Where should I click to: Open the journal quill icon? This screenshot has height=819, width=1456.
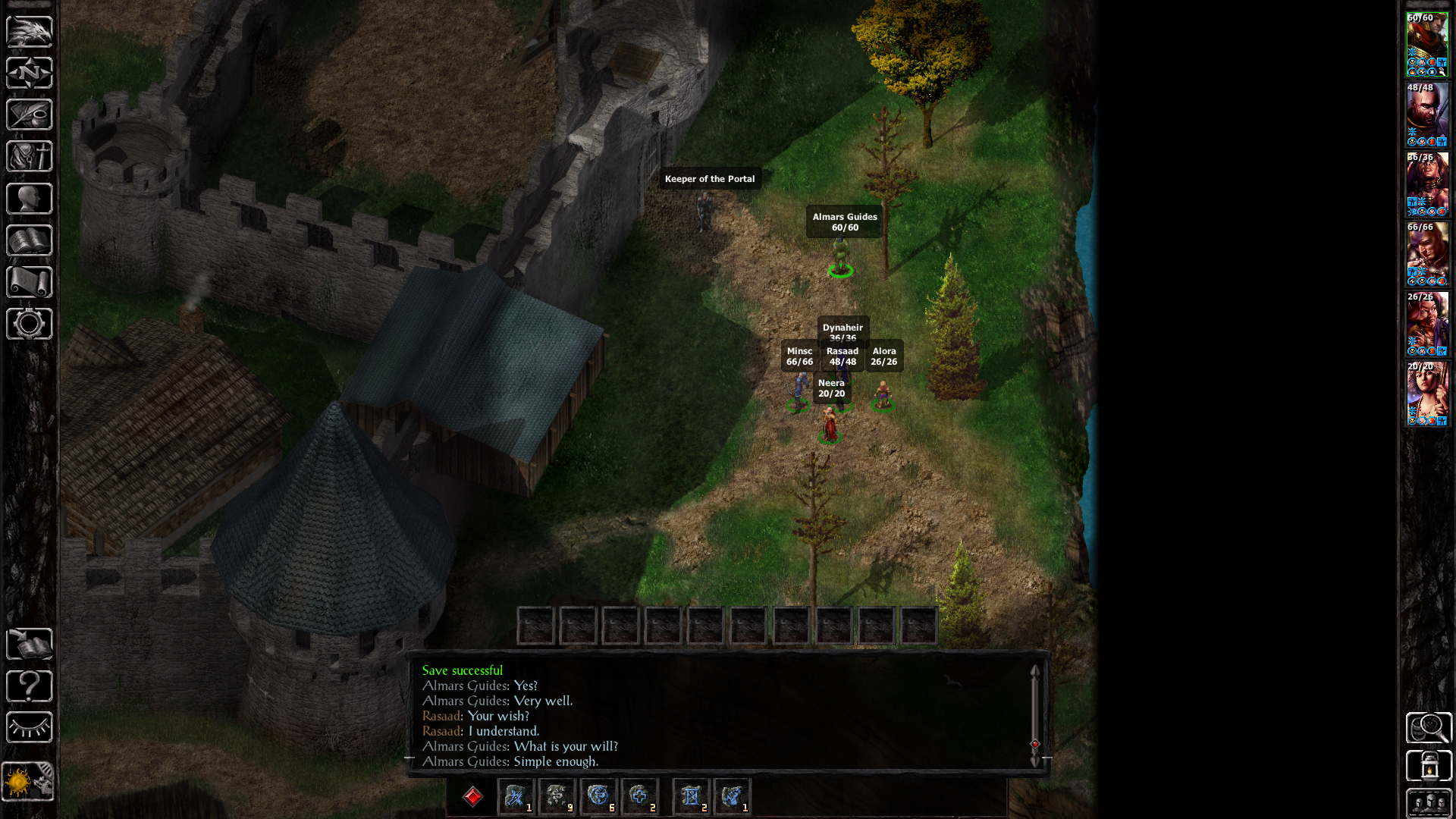(x=29, y=115)
